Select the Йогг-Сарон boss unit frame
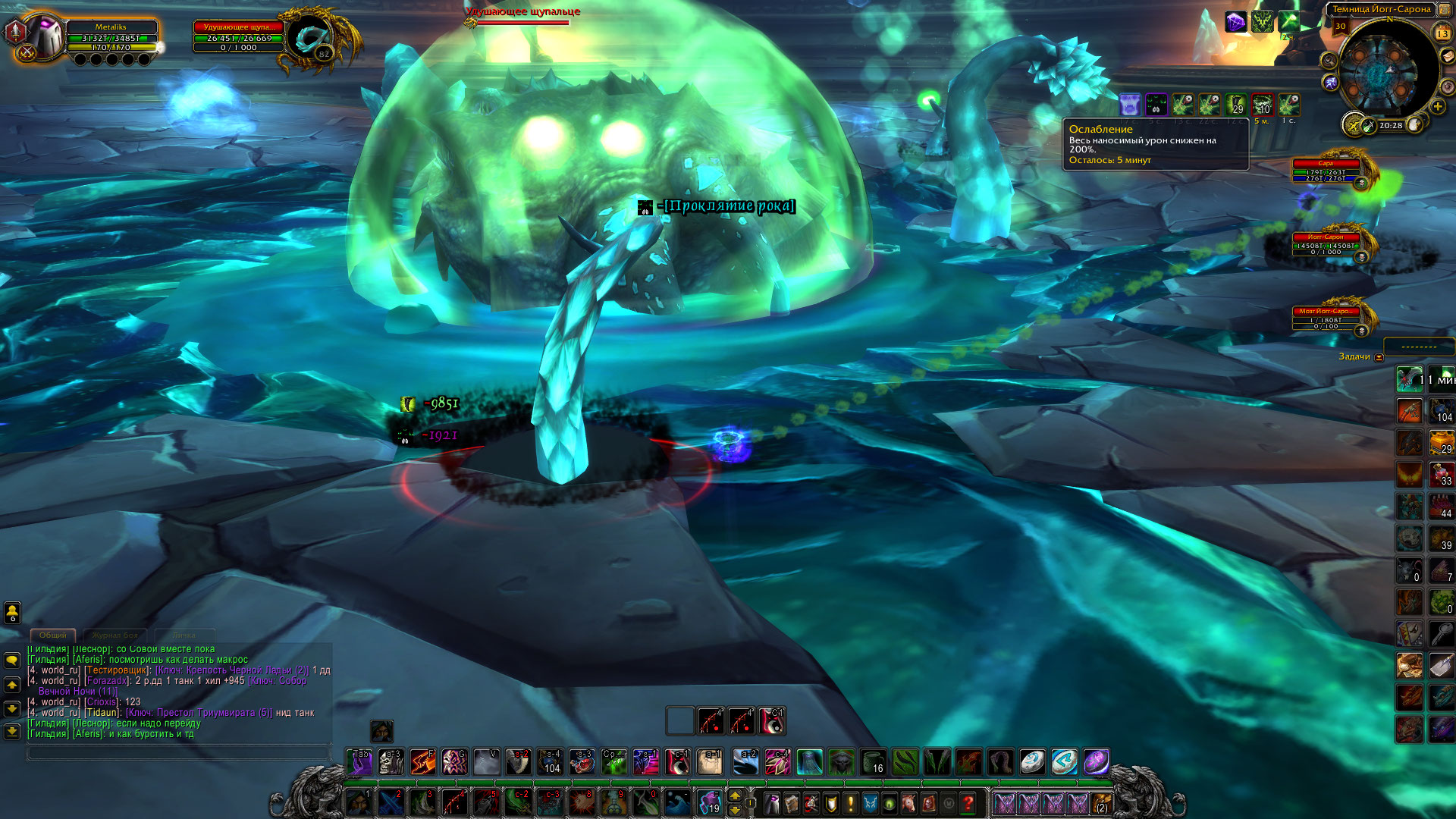1456x819 pixels. click(x=1326, y=245)
